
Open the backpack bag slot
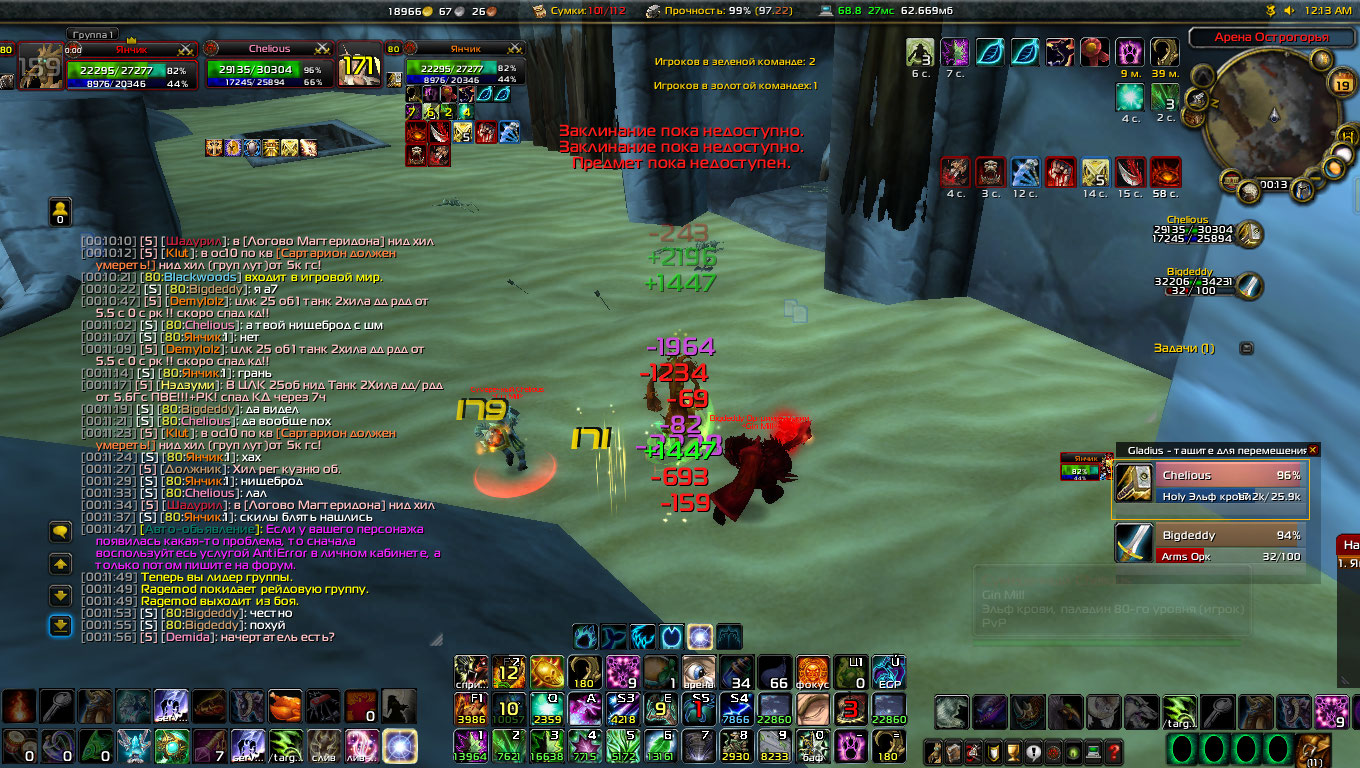click(1313, 750)
